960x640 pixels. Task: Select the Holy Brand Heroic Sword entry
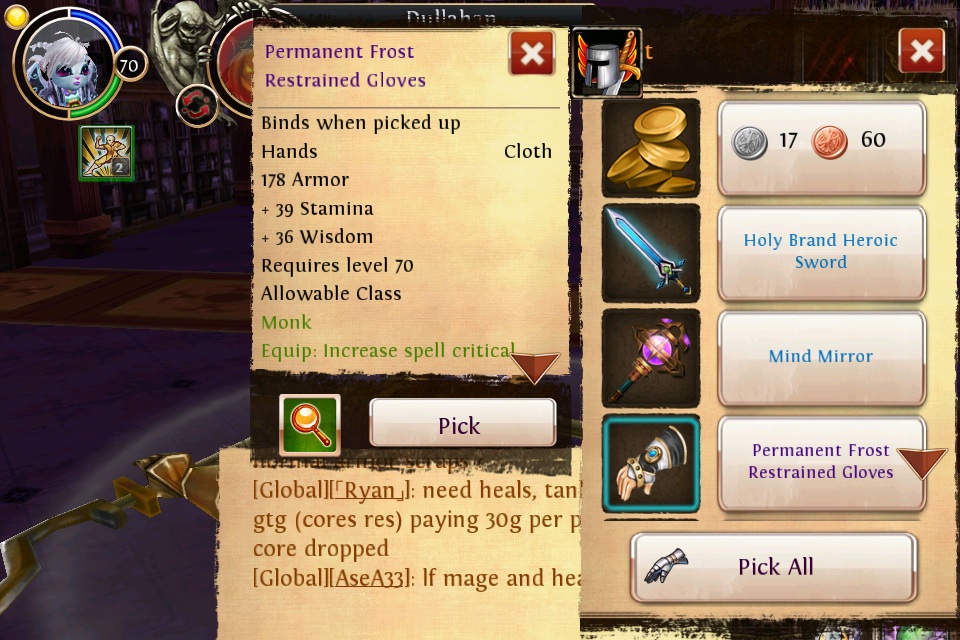pyautogui.click(x=821, y=252)
